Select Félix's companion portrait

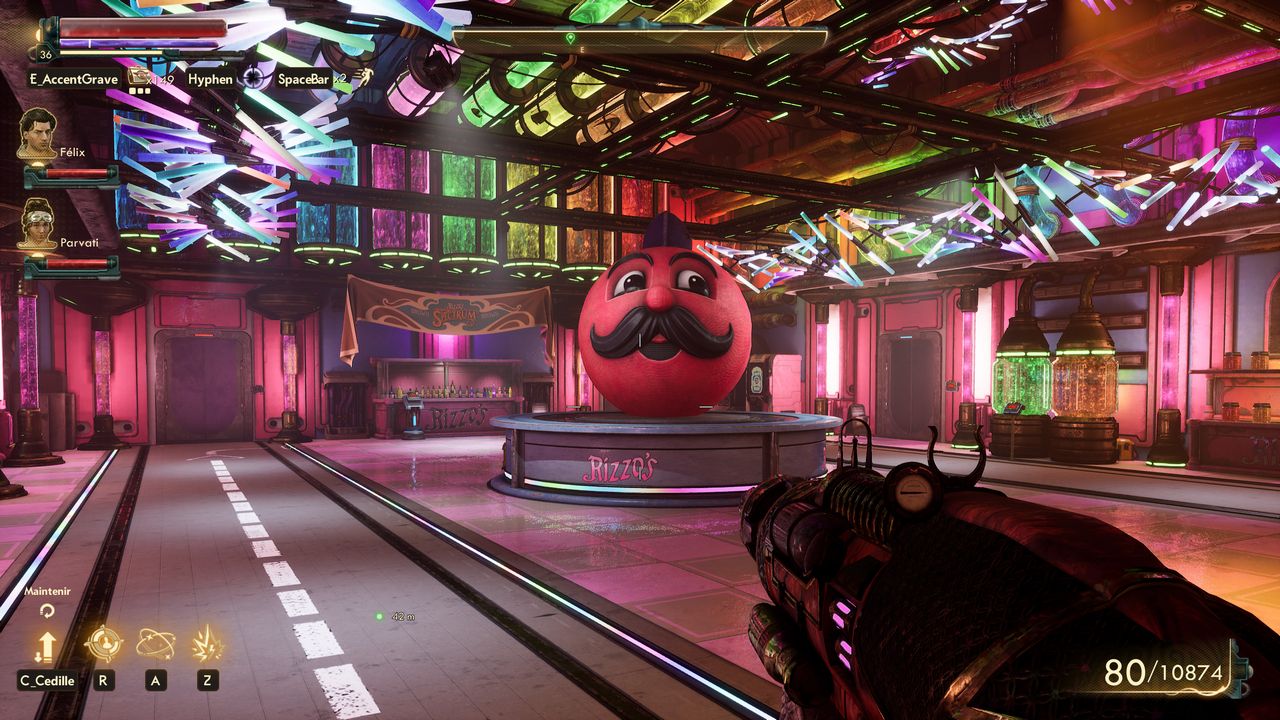38,132
